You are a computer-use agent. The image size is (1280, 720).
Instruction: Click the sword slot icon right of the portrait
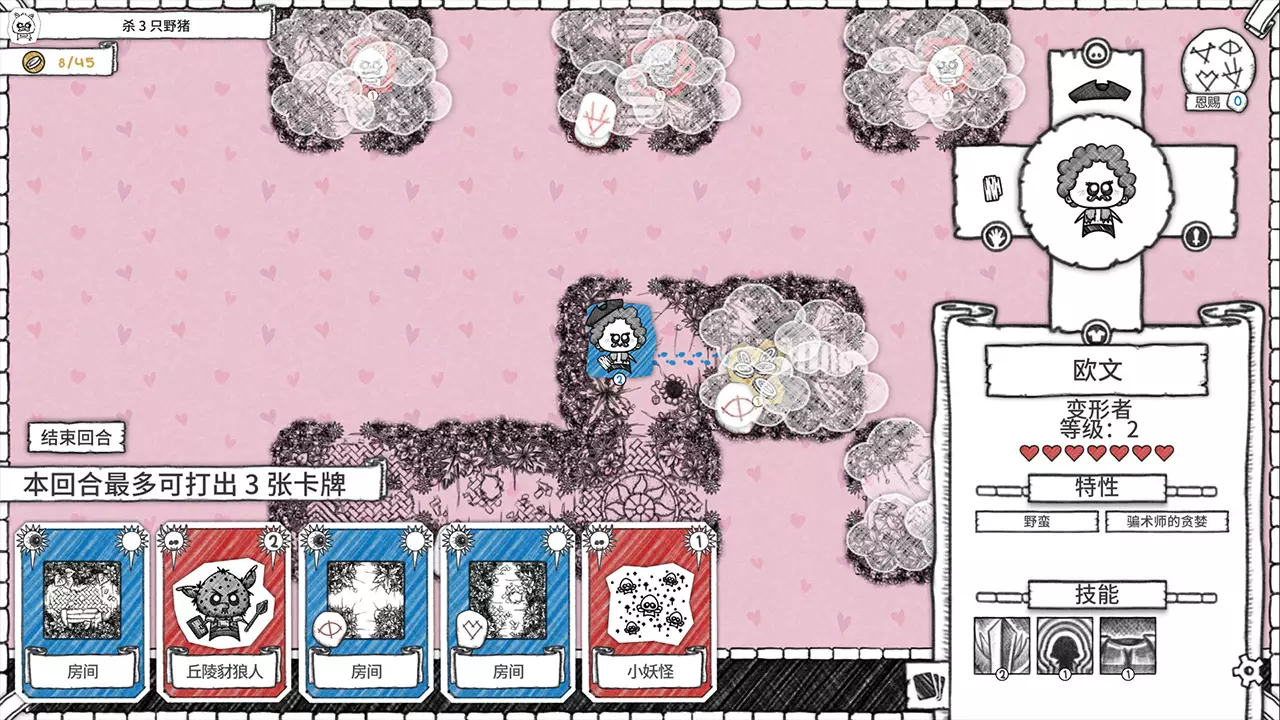[1196, 235]
